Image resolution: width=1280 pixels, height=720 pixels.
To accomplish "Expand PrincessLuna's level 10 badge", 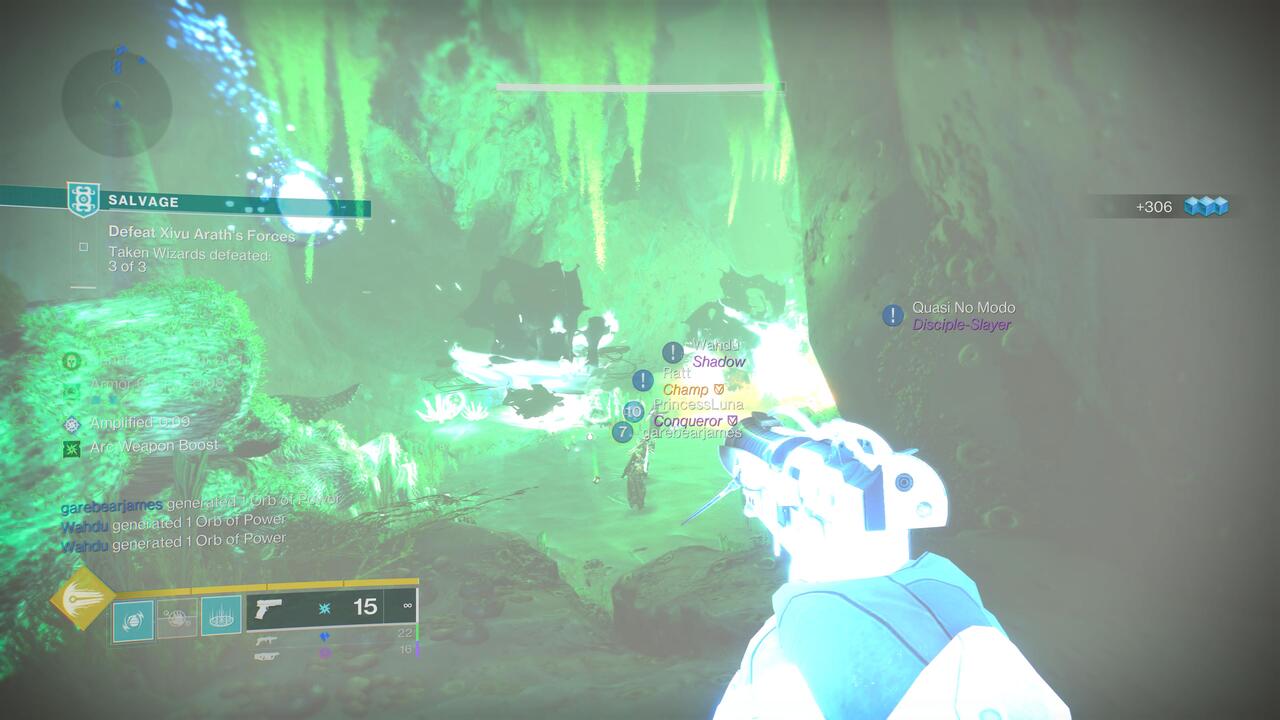I will click(x=631, y=409).
